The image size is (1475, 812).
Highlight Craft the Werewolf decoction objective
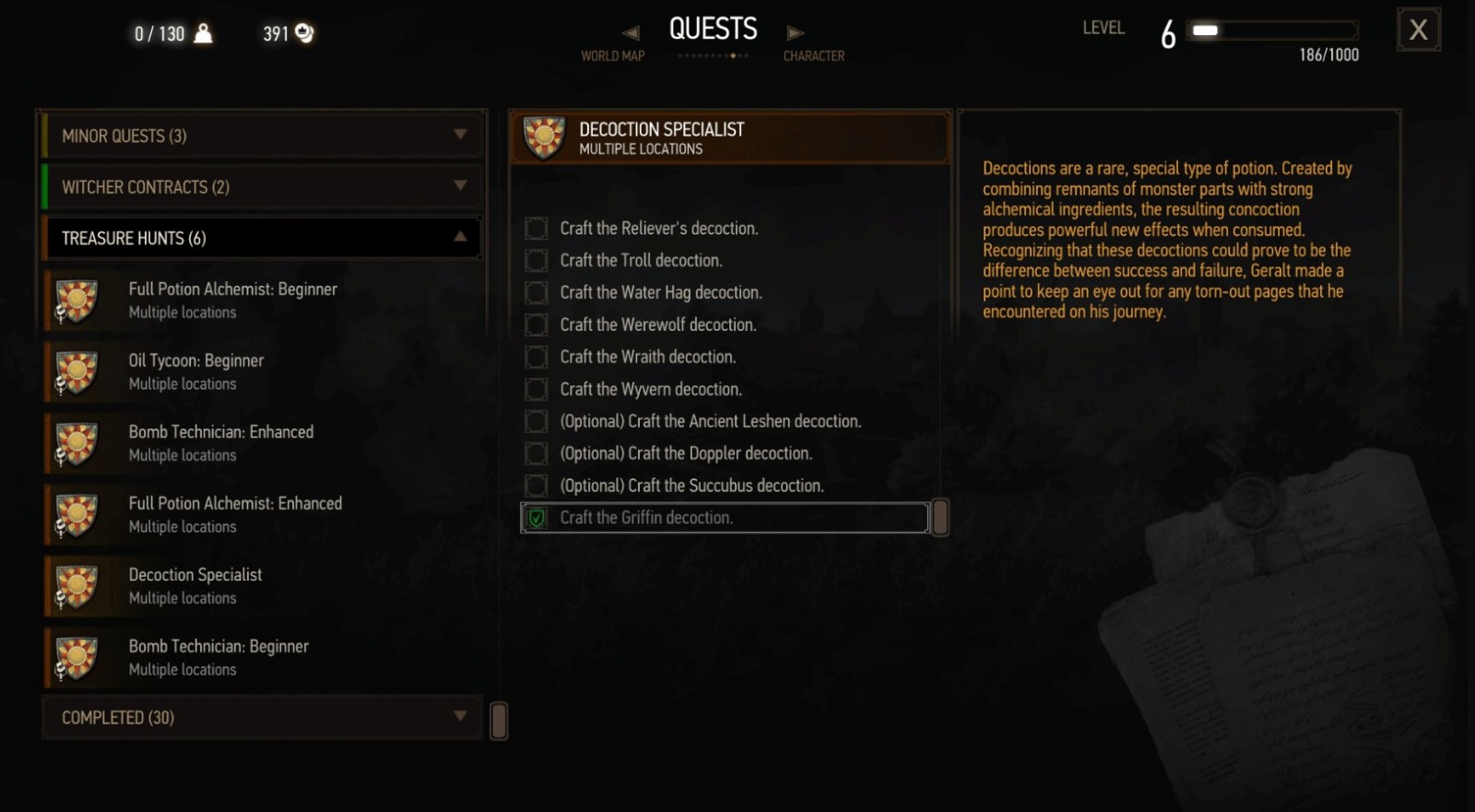coord(657,325)
